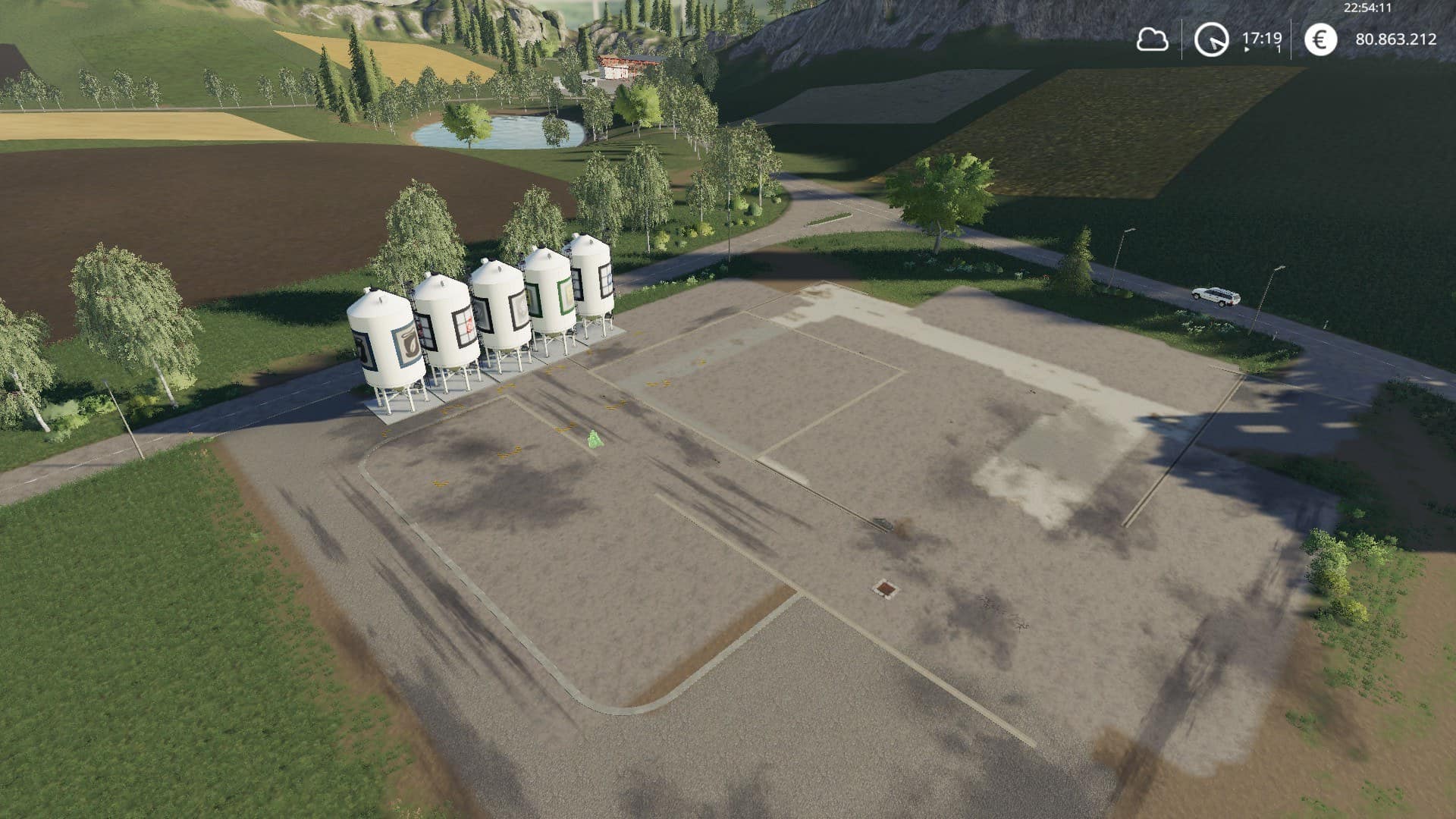1456x819 pixels.
Task: Click the time-speed multiplier showing 1
Action: (x=1278, y=49)
